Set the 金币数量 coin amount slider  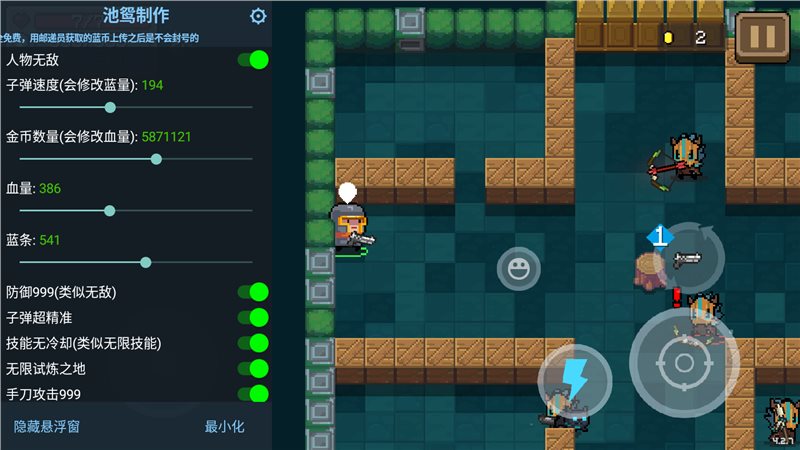tap(156, 159)
